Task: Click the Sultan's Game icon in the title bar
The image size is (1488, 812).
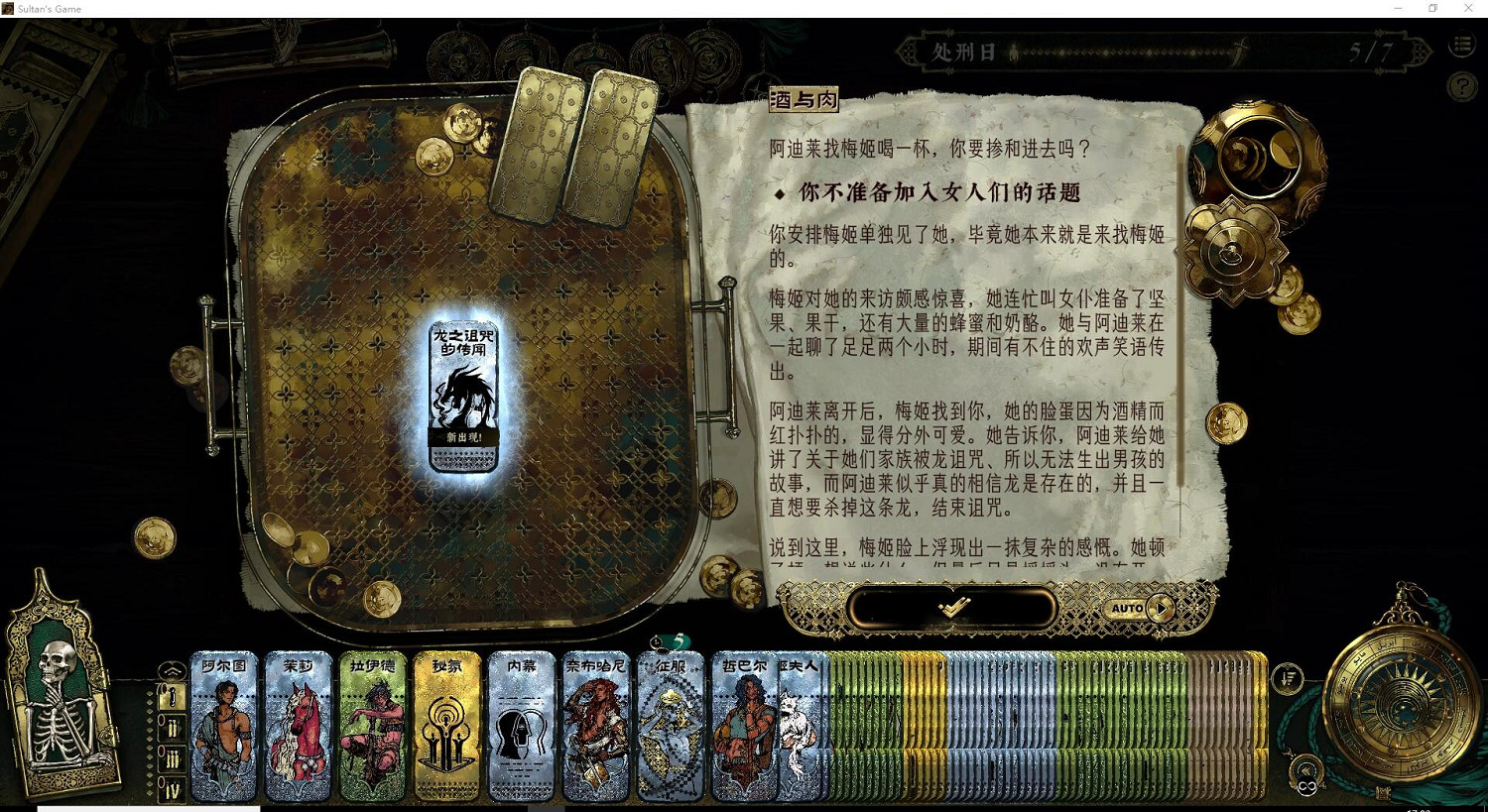Action: point(10,8)
